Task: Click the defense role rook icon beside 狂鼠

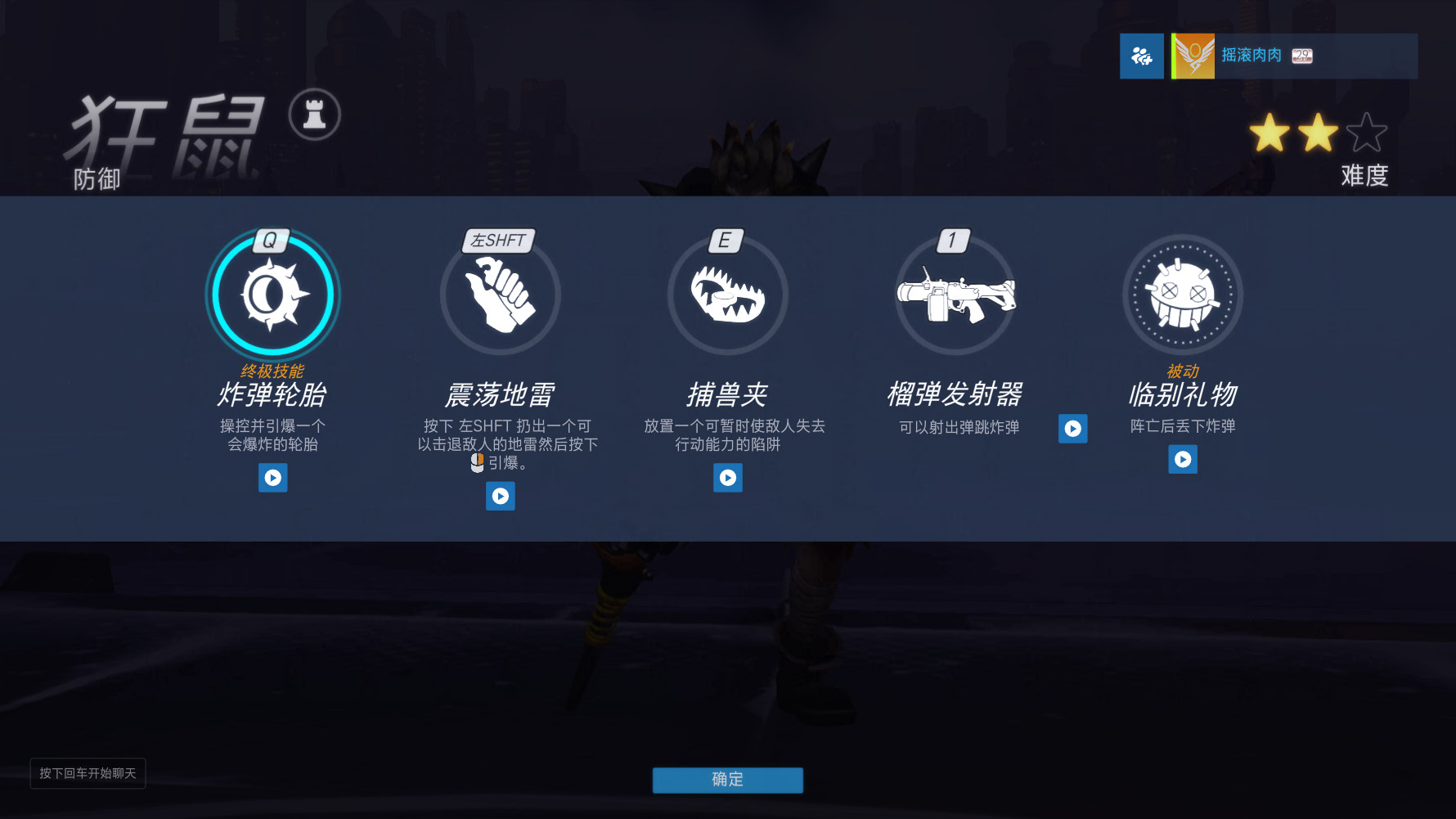Action: coord(314,115)
